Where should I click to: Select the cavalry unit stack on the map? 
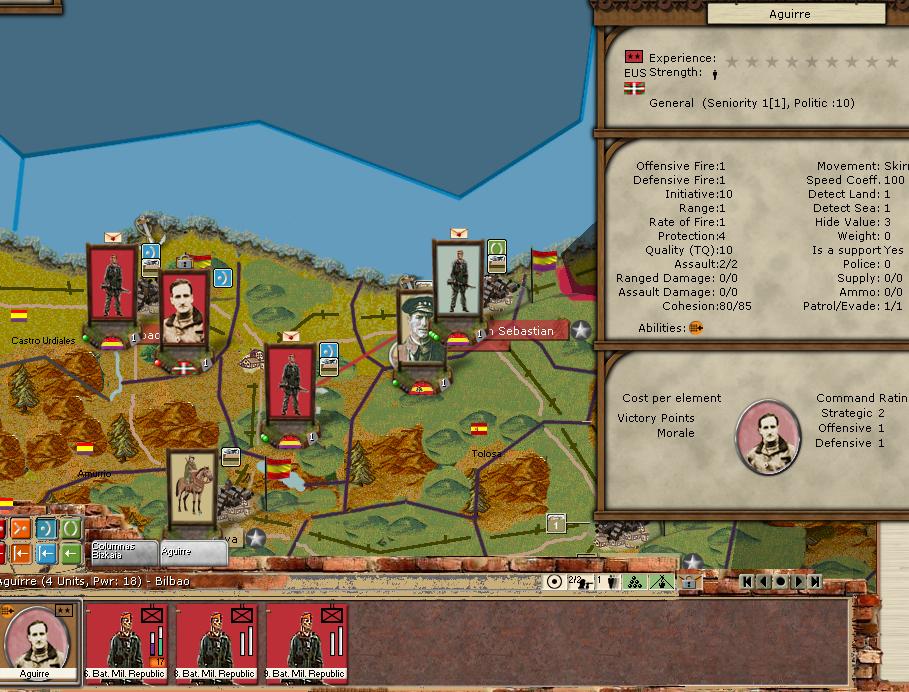(x=192, y=489)
